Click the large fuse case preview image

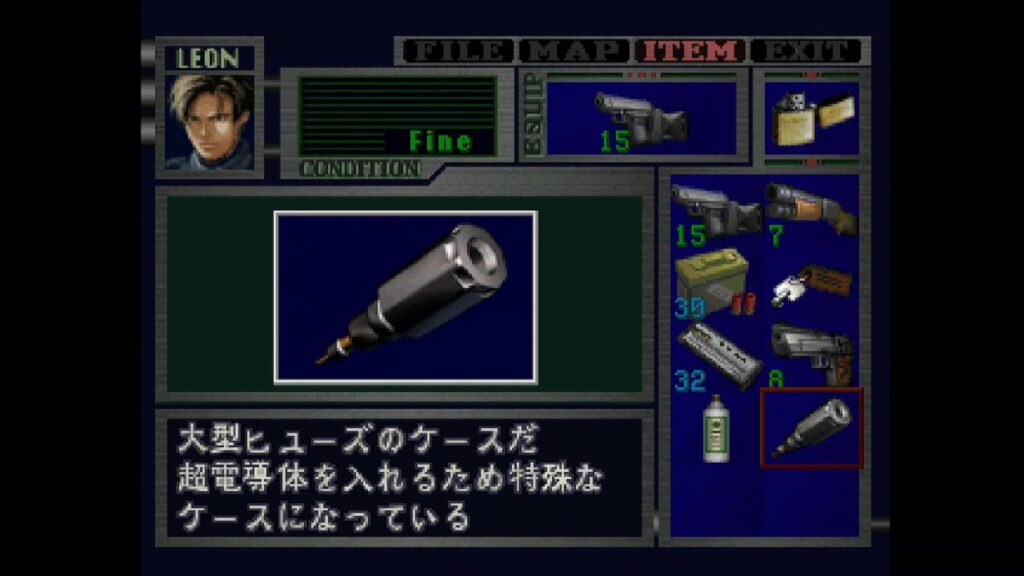coord(405,297)
